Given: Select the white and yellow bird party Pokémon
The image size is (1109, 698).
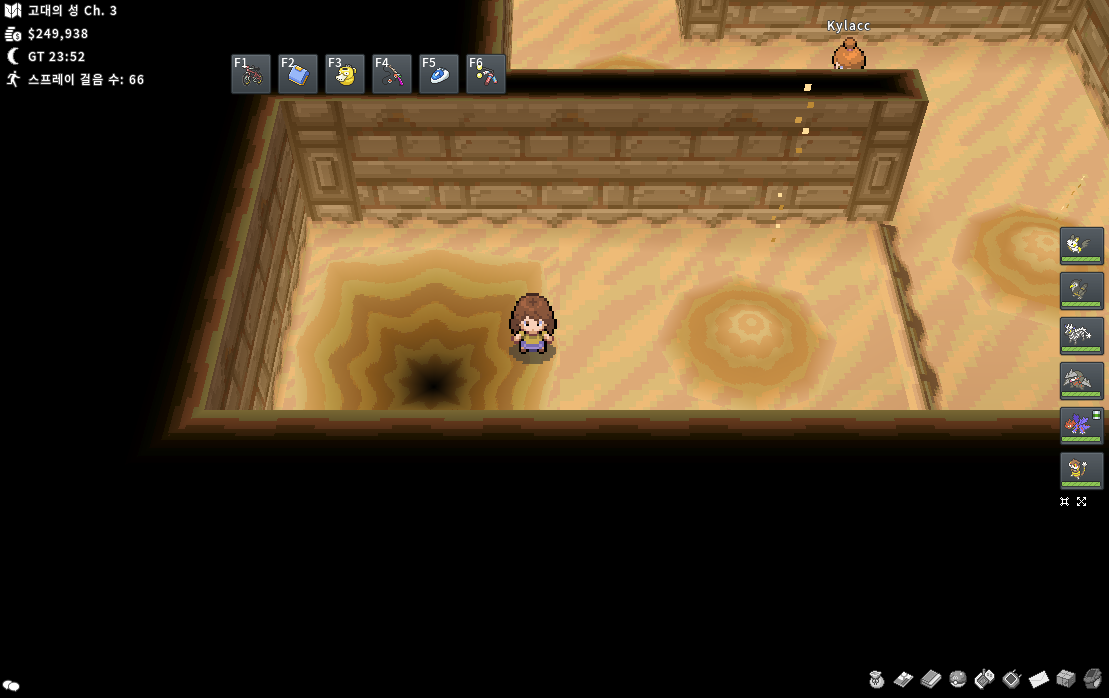Looking at the screenshot, I should point(1081,245).
